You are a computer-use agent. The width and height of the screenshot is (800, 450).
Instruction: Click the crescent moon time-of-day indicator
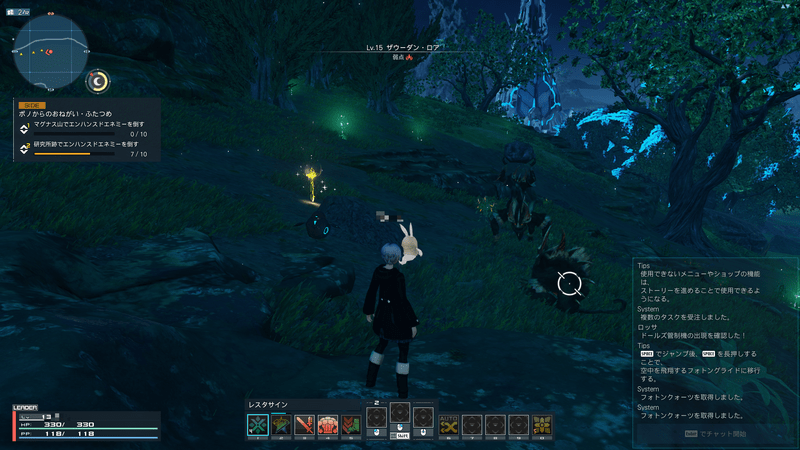pos(98,81)
